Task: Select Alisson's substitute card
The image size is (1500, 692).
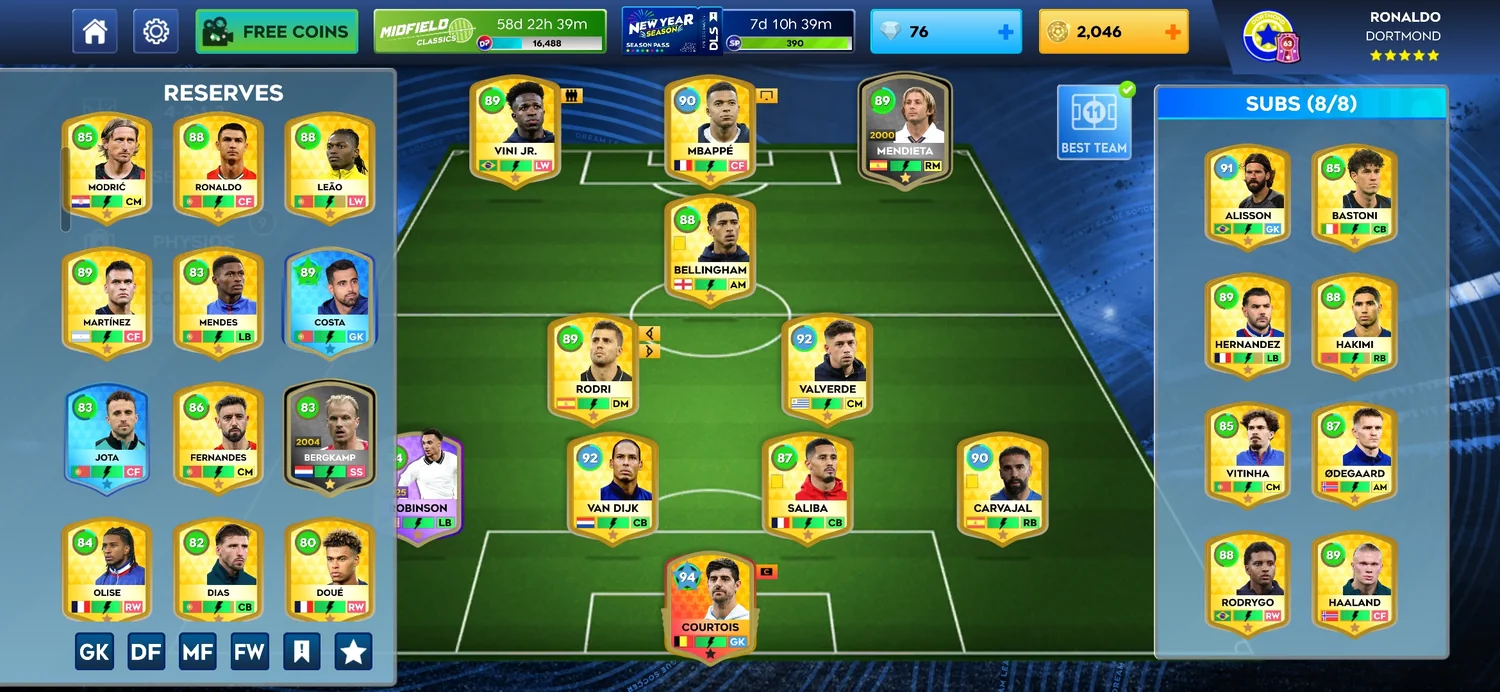Action: pyautogui.click(x=1248, y=195)
